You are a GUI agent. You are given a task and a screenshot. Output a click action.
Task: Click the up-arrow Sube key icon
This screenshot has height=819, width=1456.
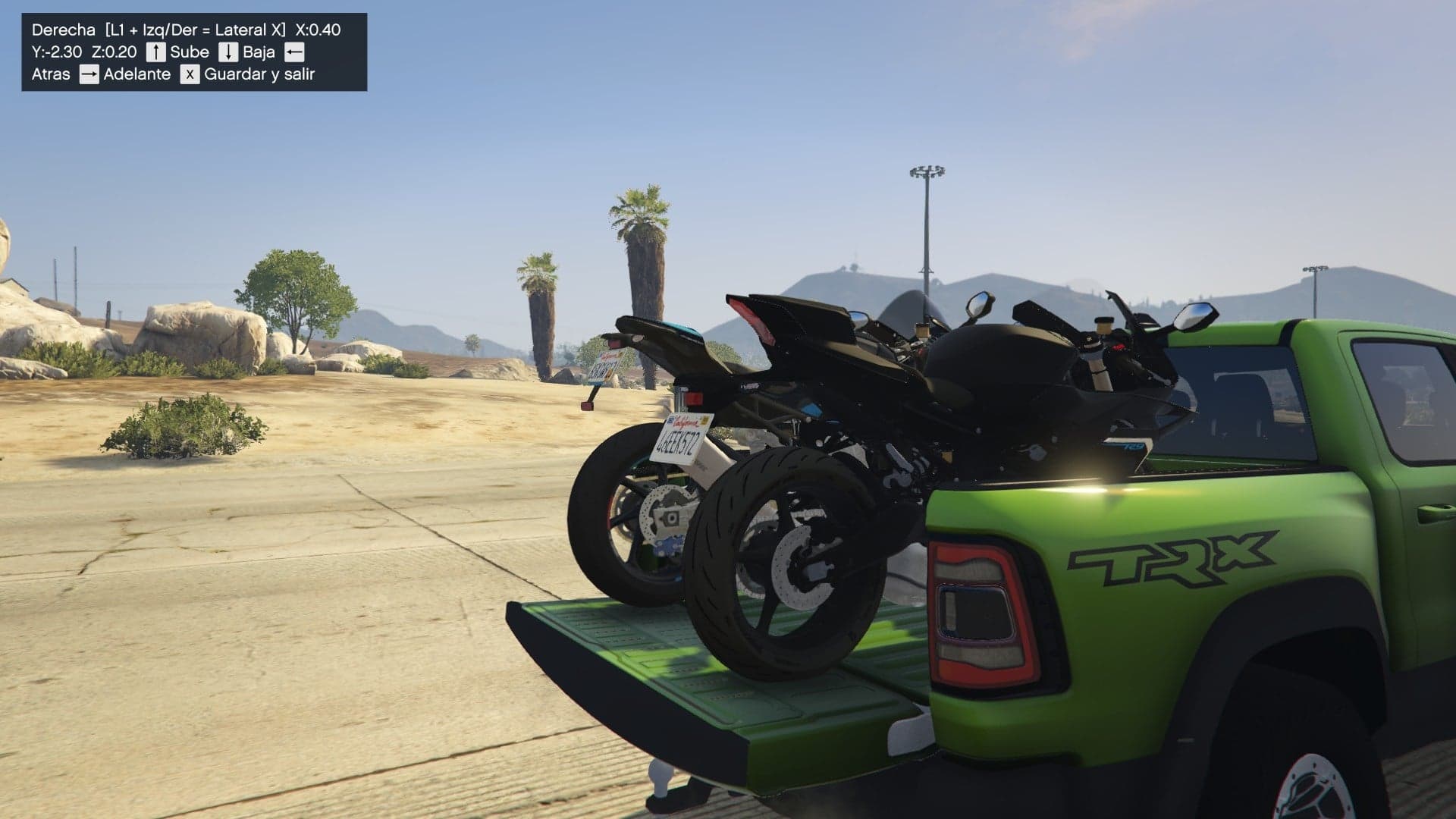(x=155, y=52)
